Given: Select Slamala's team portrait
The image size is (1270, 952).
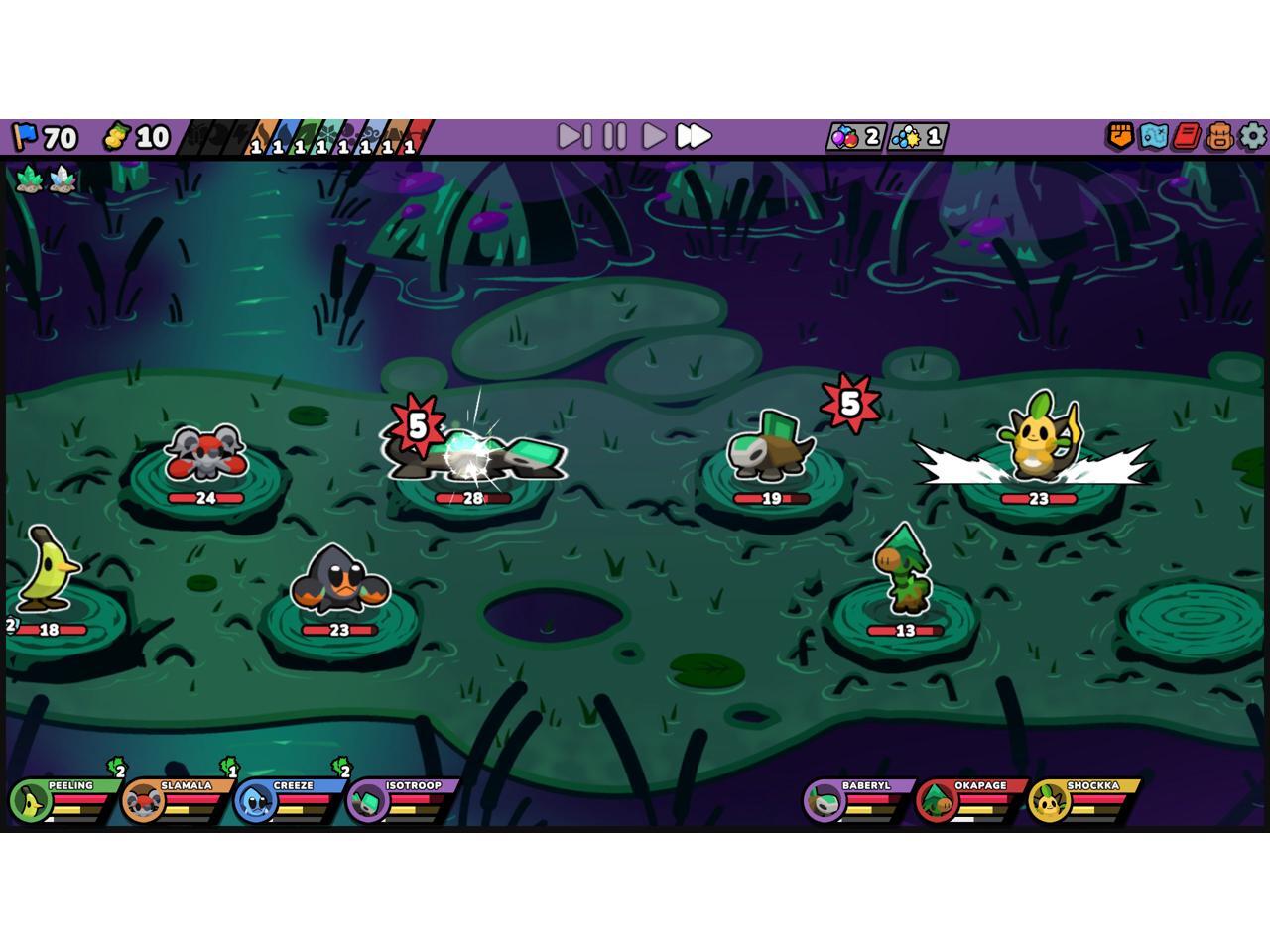Looking at the screenshot, I should point(142,801).
